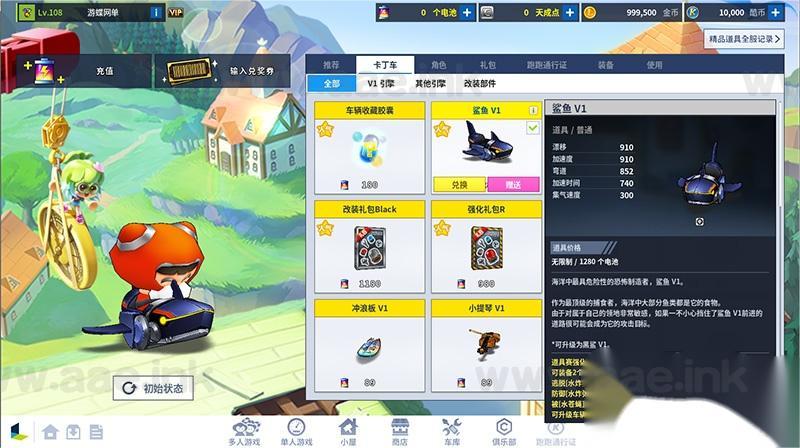Choose the 改装礼包Black item
This screenshot has width=800, height=448.
tap(370, 246)
